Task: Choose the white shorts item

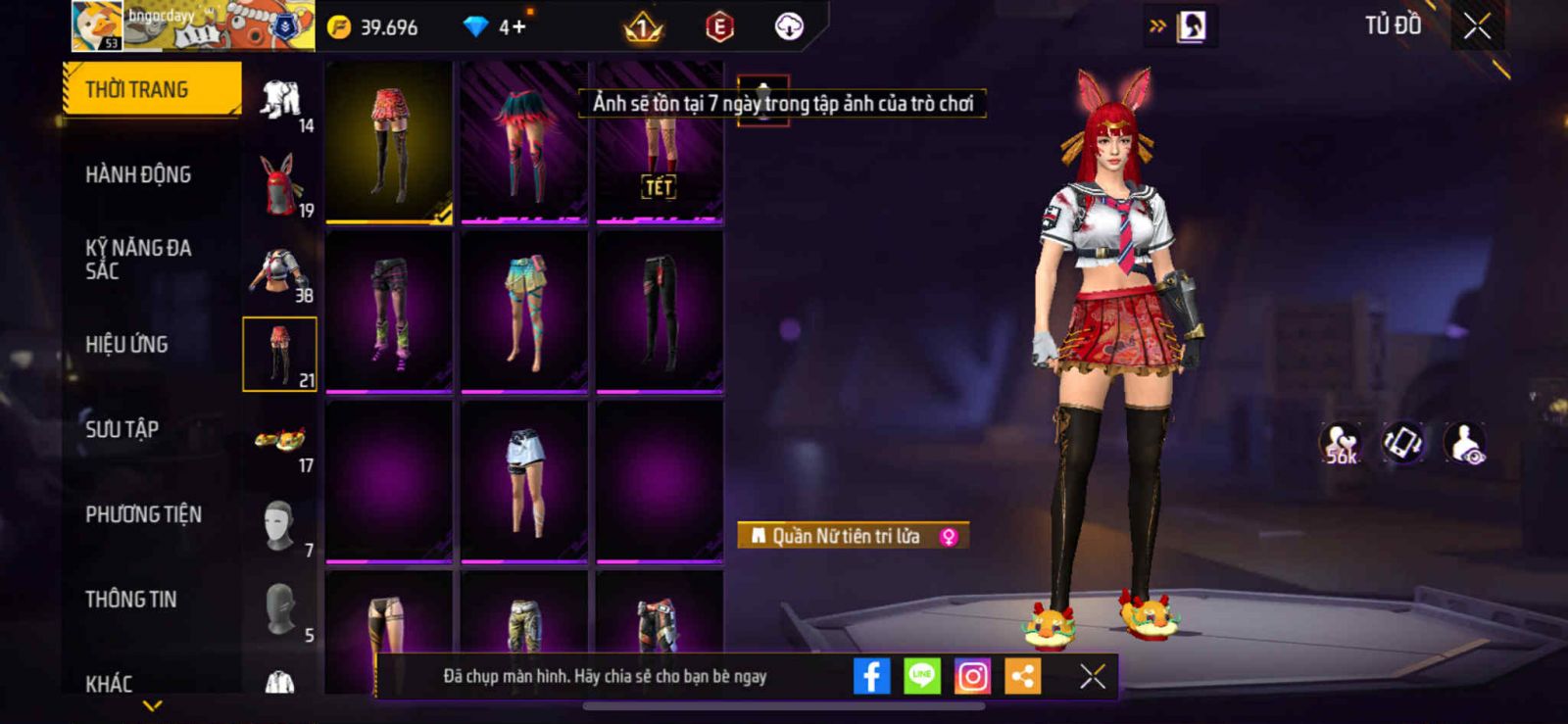Action: pyautogui.click(x=524, y=481)
